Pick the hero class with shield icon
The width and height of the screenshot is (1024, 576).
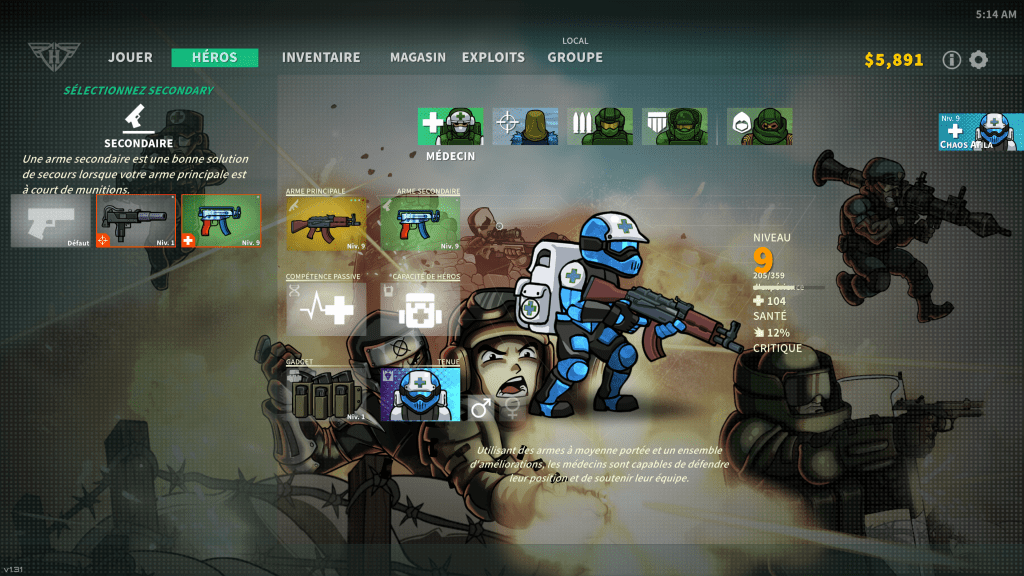[675, 127]
